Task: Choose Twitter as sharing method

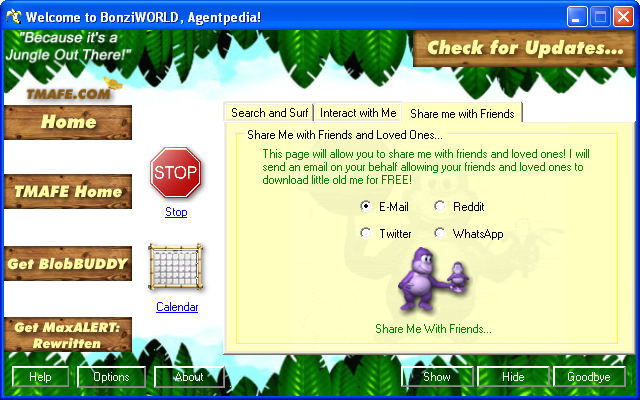Action: pyautogui.click(x=366, y=234)
